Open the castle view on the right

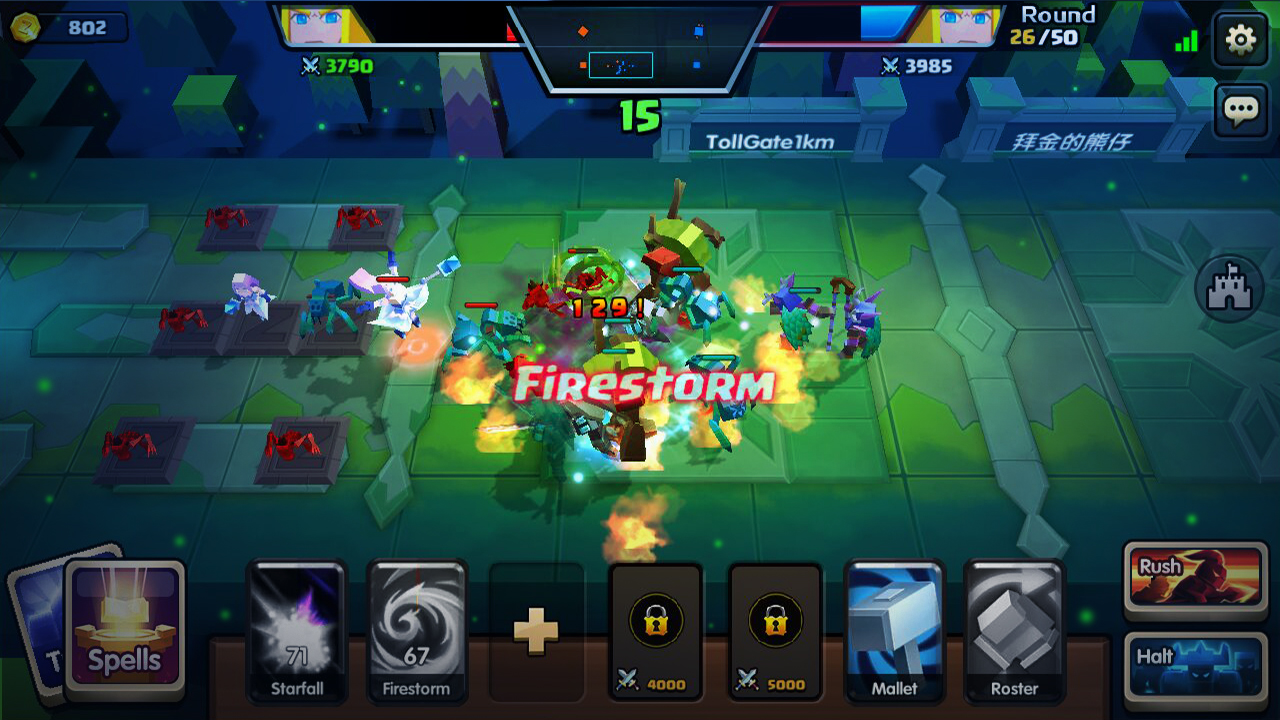[1231, 287]
